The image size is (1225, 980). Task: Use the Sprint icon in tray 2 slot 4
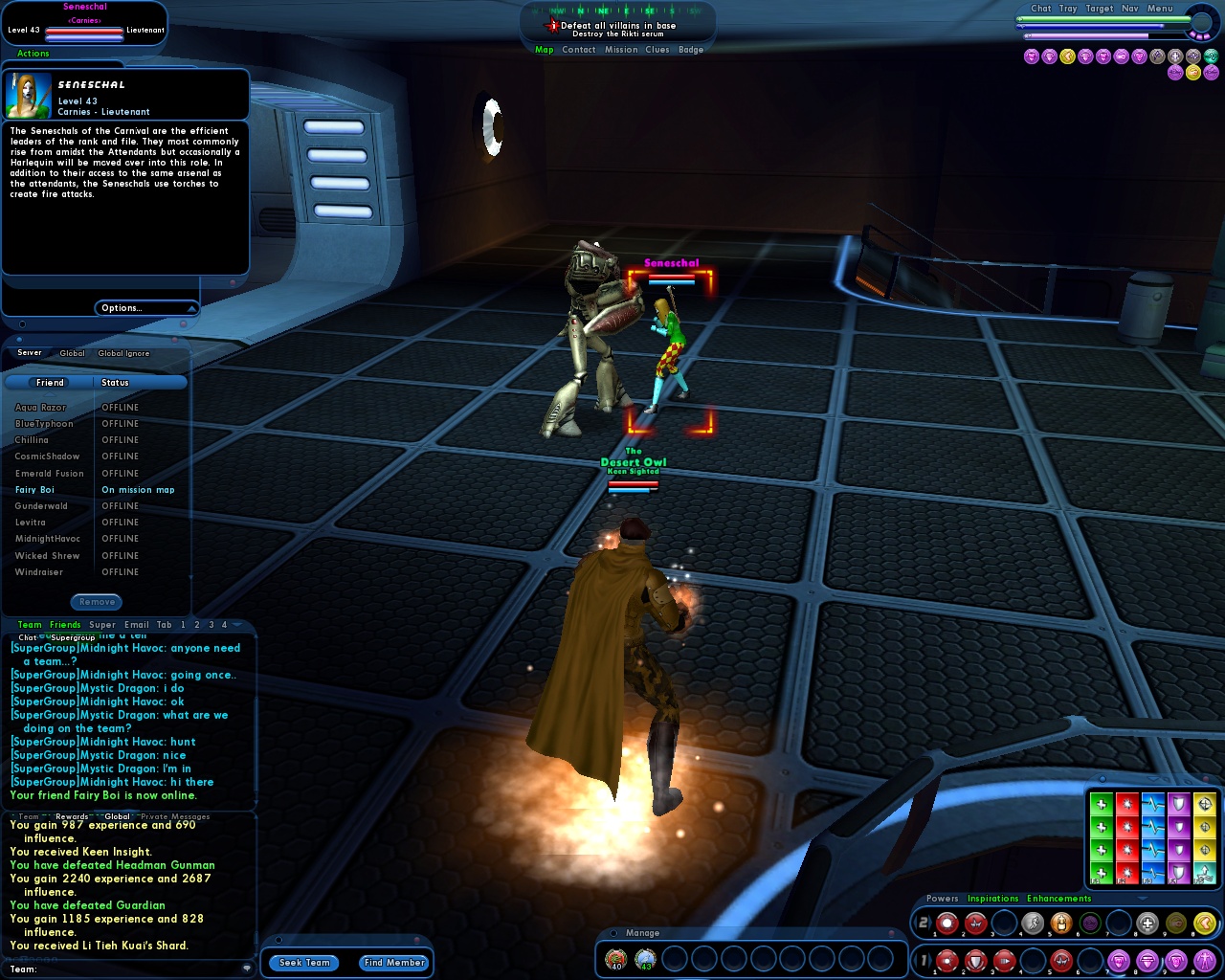[1033, 923]
